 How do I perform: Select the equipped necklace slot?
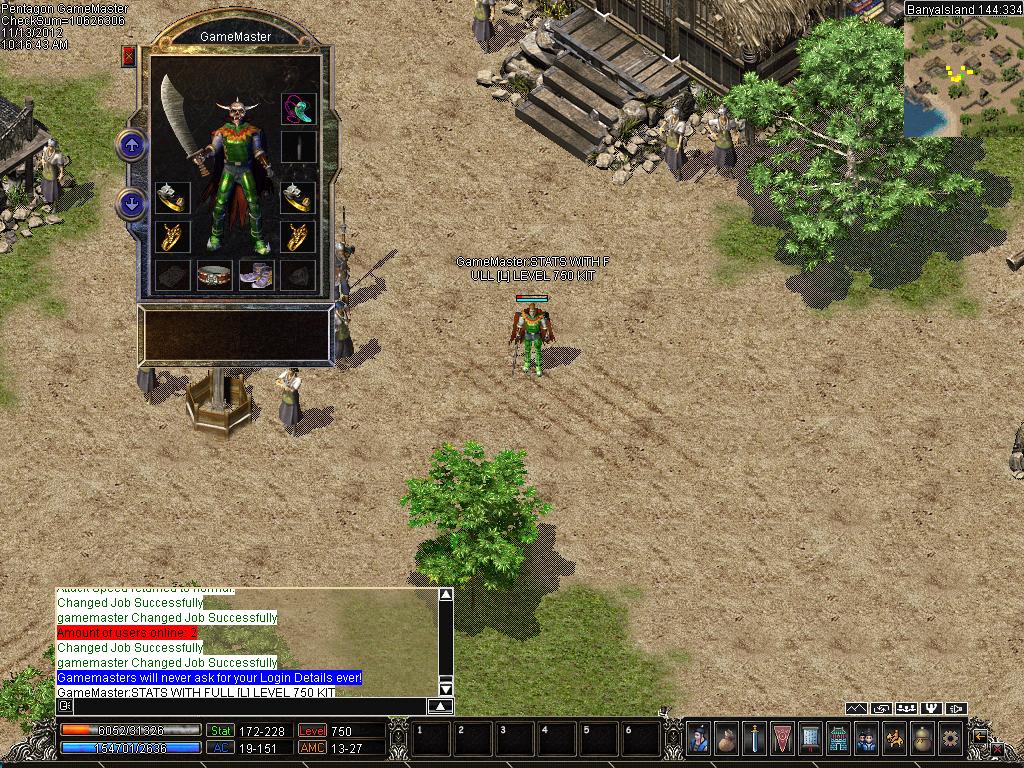pyautogui.click(x=298, y=108)
